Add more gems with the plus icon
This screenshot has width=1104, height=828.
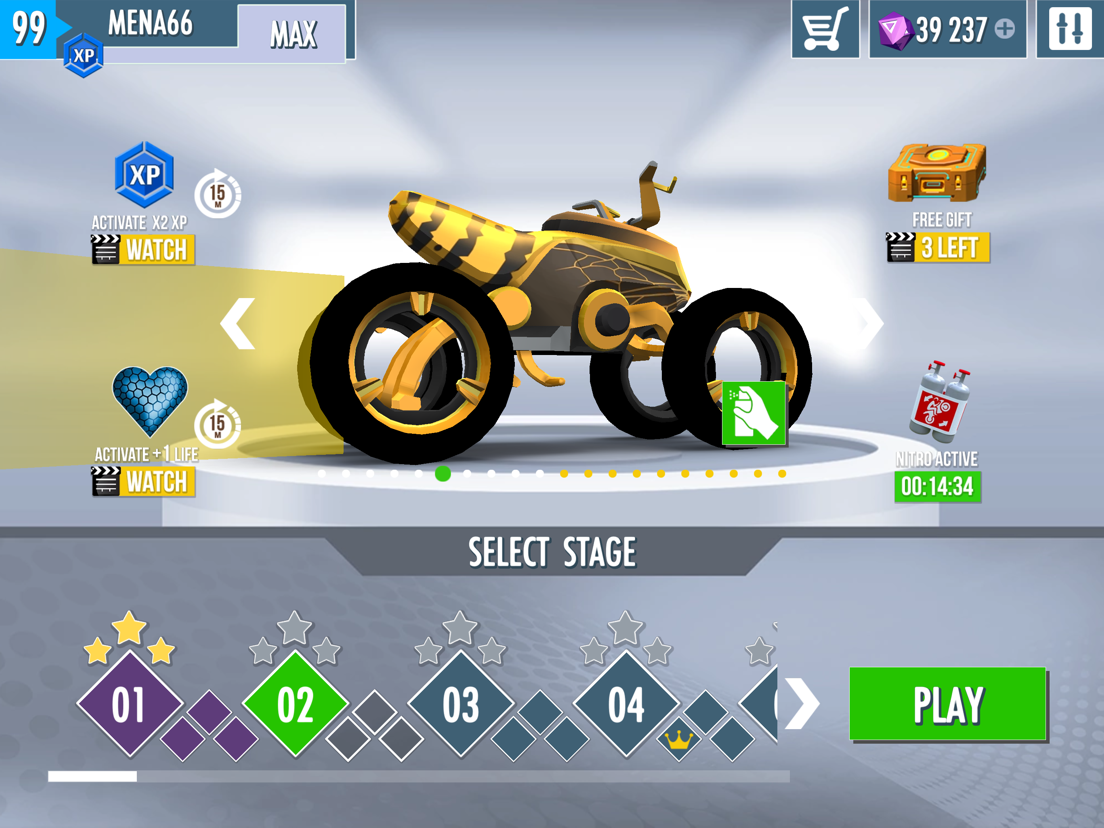pos(1005,30)
